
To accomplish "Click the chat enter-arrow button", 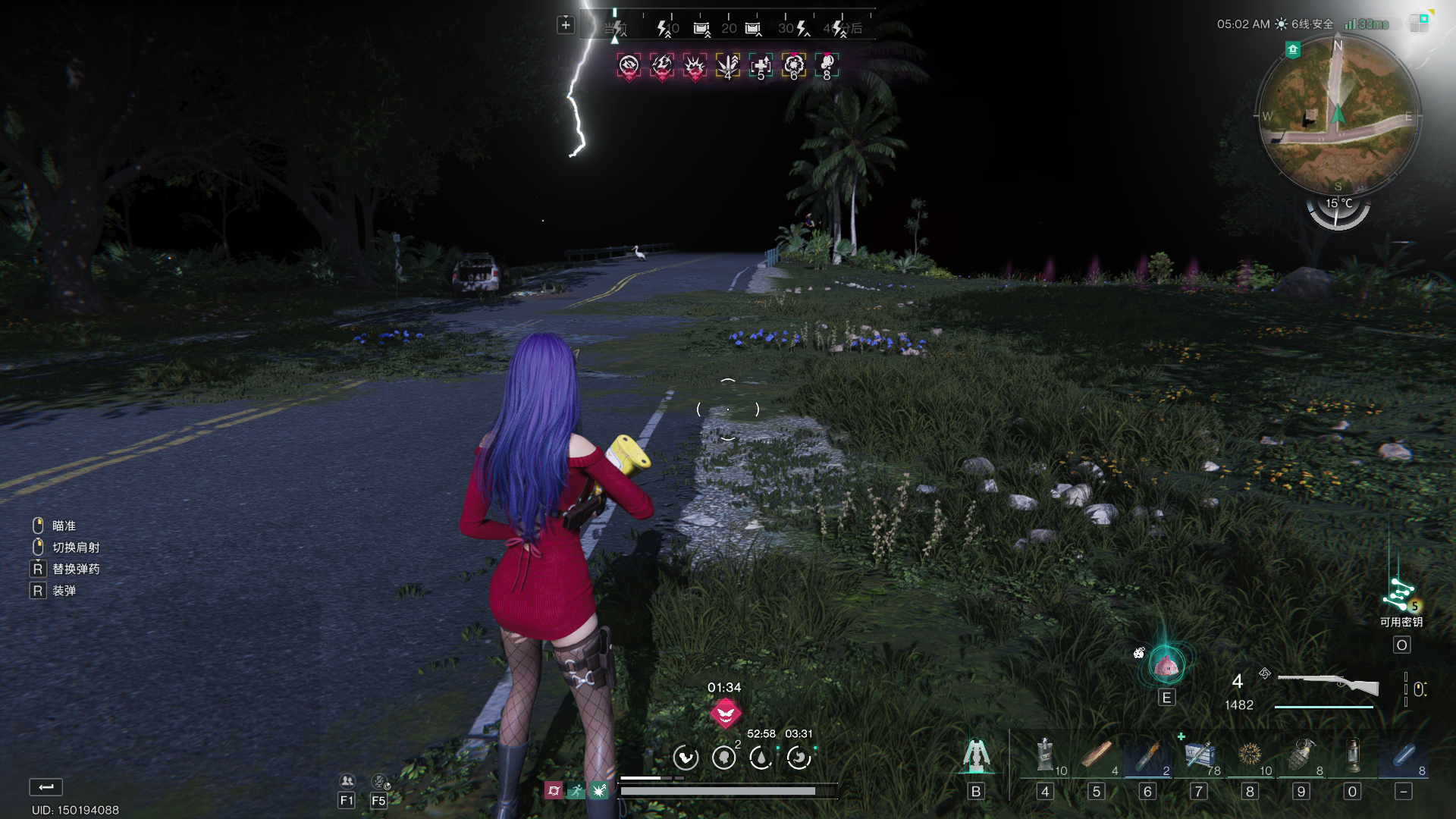I will click(46, 787).
